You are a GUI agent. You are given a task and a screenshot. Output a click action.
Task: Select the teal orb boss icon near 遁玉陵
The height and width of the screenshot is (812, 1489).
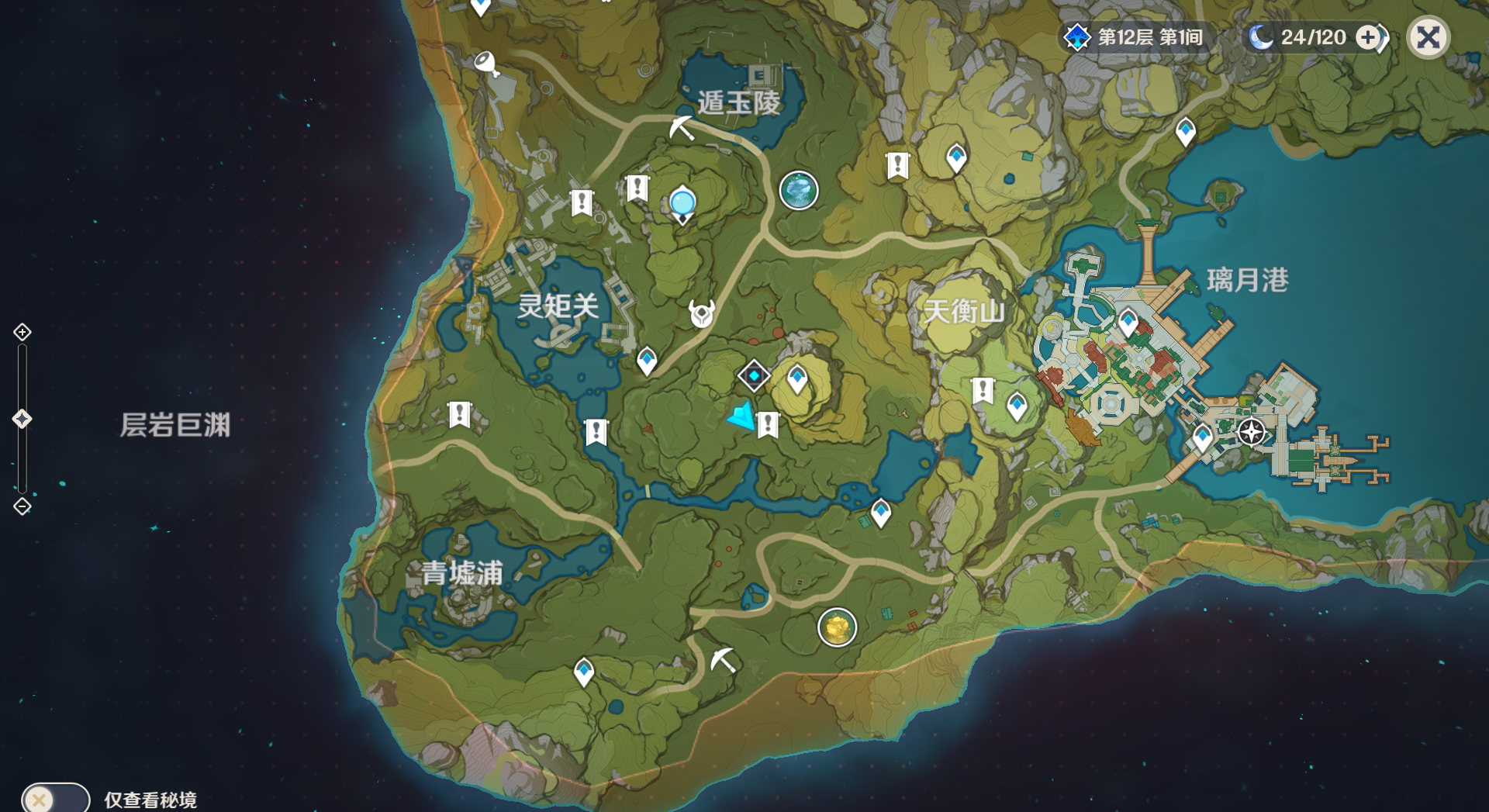798,190
